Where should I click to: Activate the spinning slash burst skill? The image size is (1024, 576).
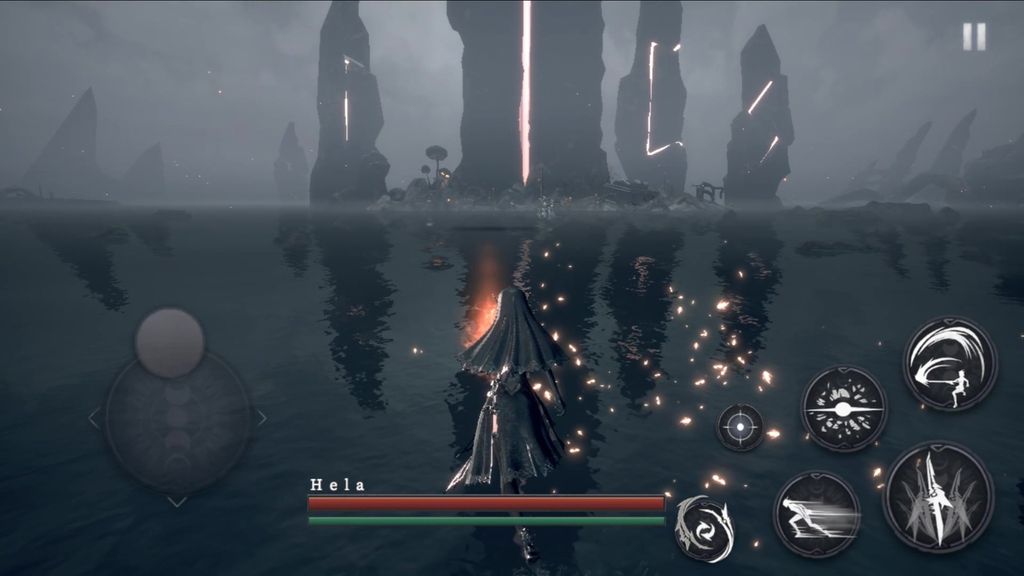[x=843, y=408]
